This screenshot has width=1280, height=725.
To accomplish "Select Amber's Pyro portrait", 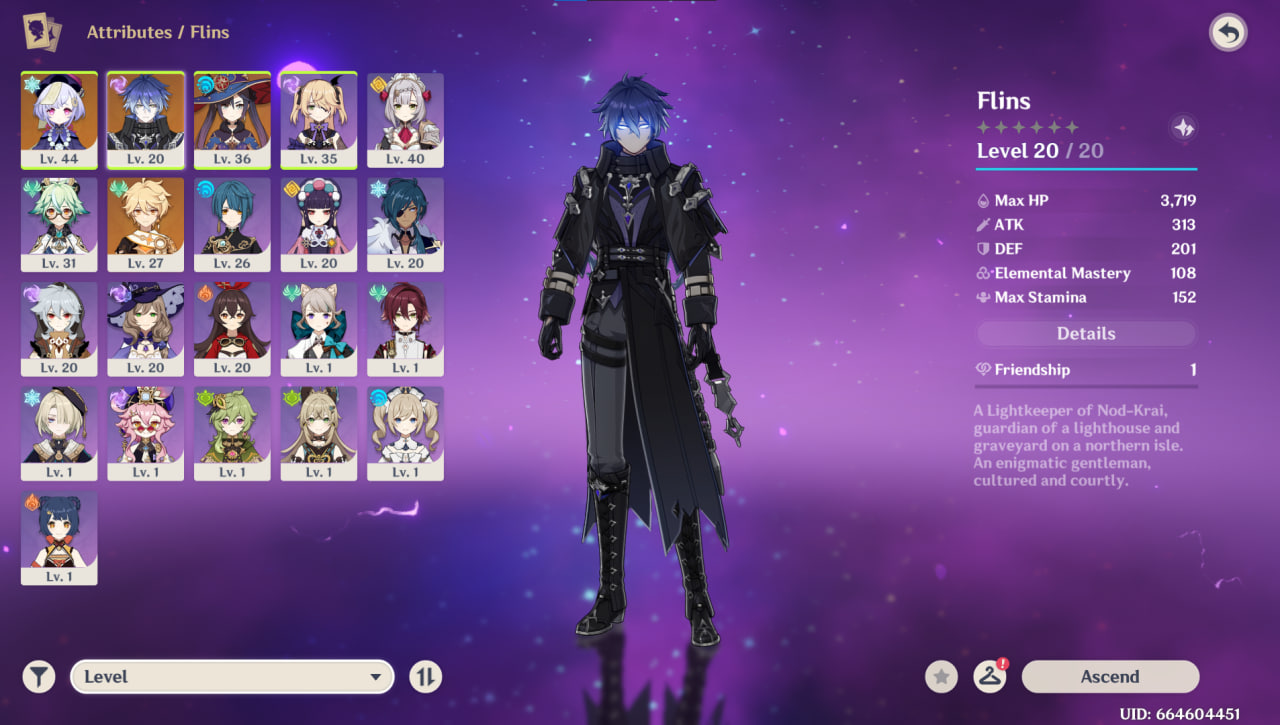I will [x=232, y=329].
